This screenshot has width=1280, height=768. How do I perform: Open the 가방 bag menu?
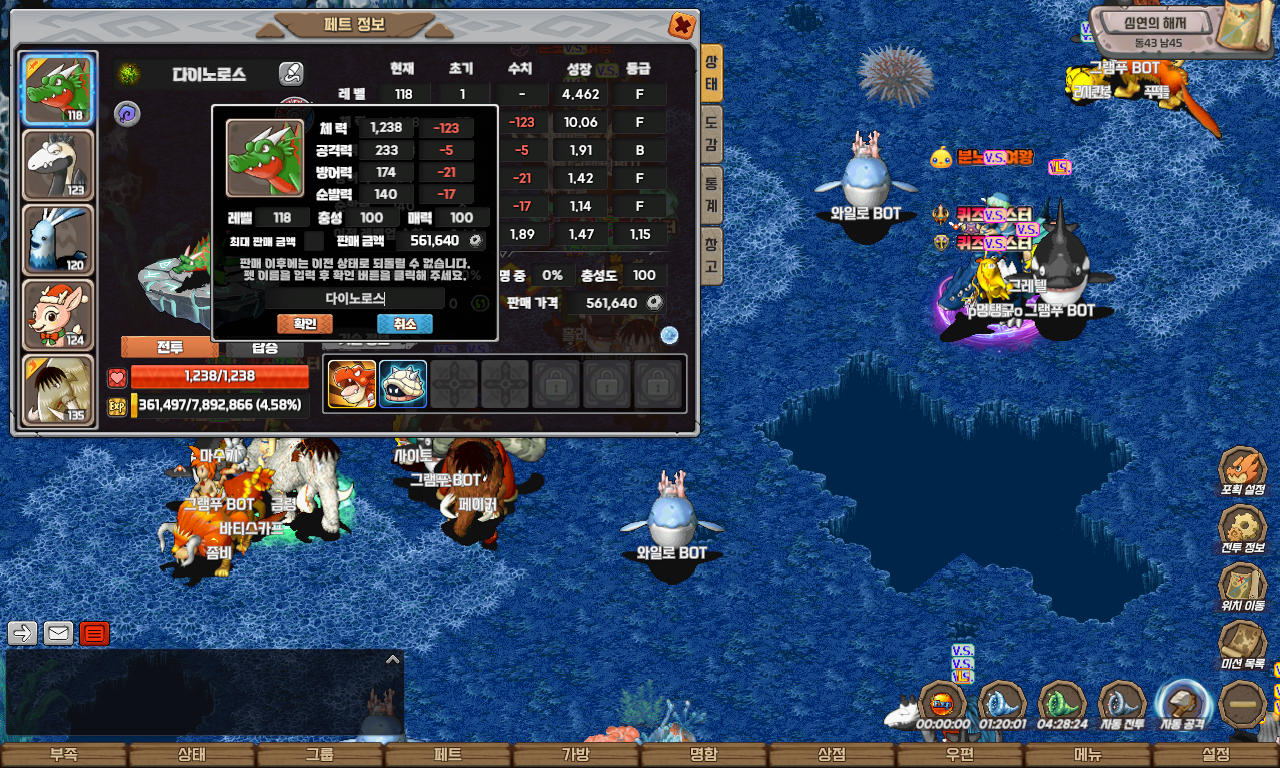575,755
